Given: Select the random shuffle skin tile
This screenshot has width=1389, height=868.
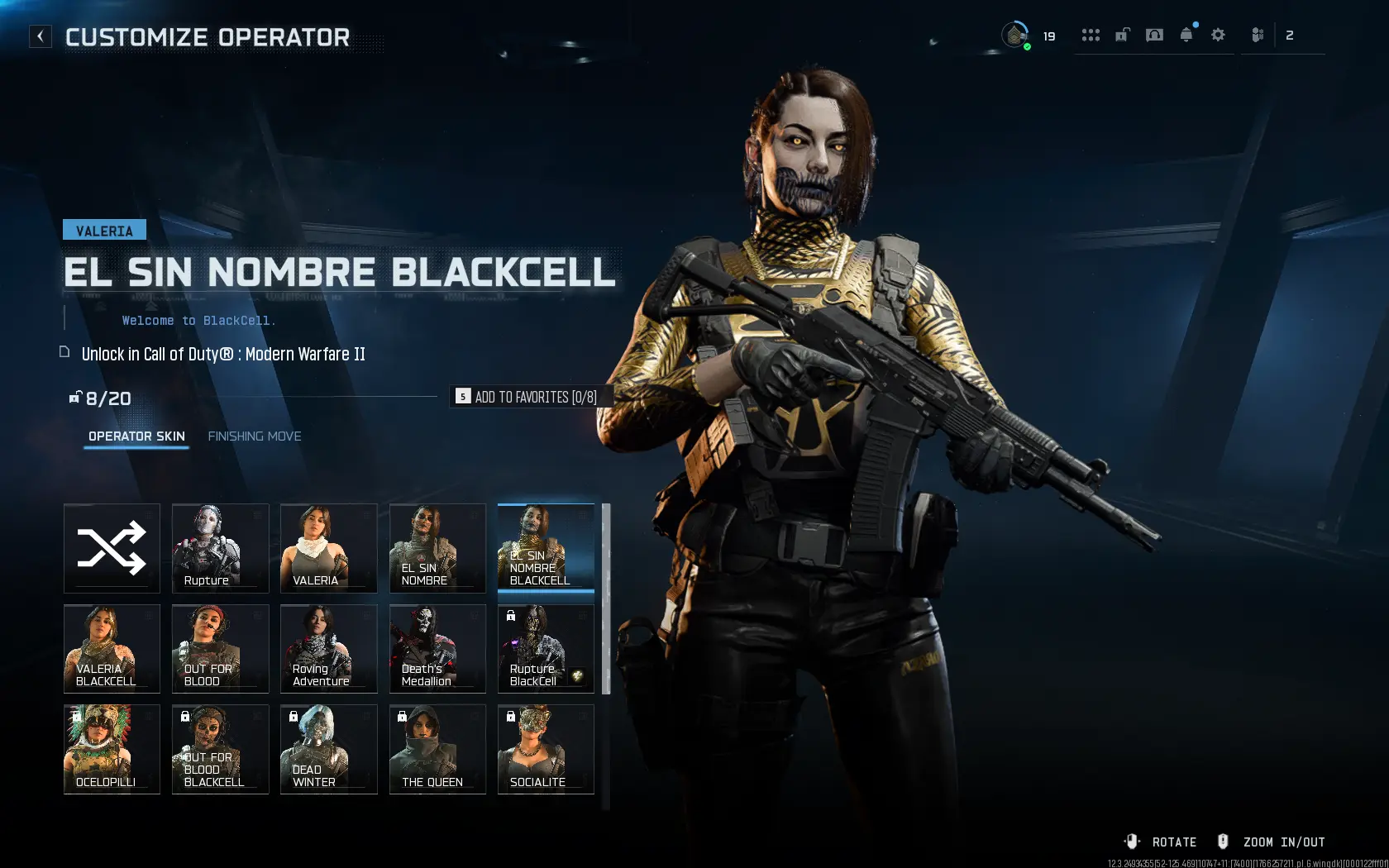Looking at the screenshot, I should coord(112,548).
